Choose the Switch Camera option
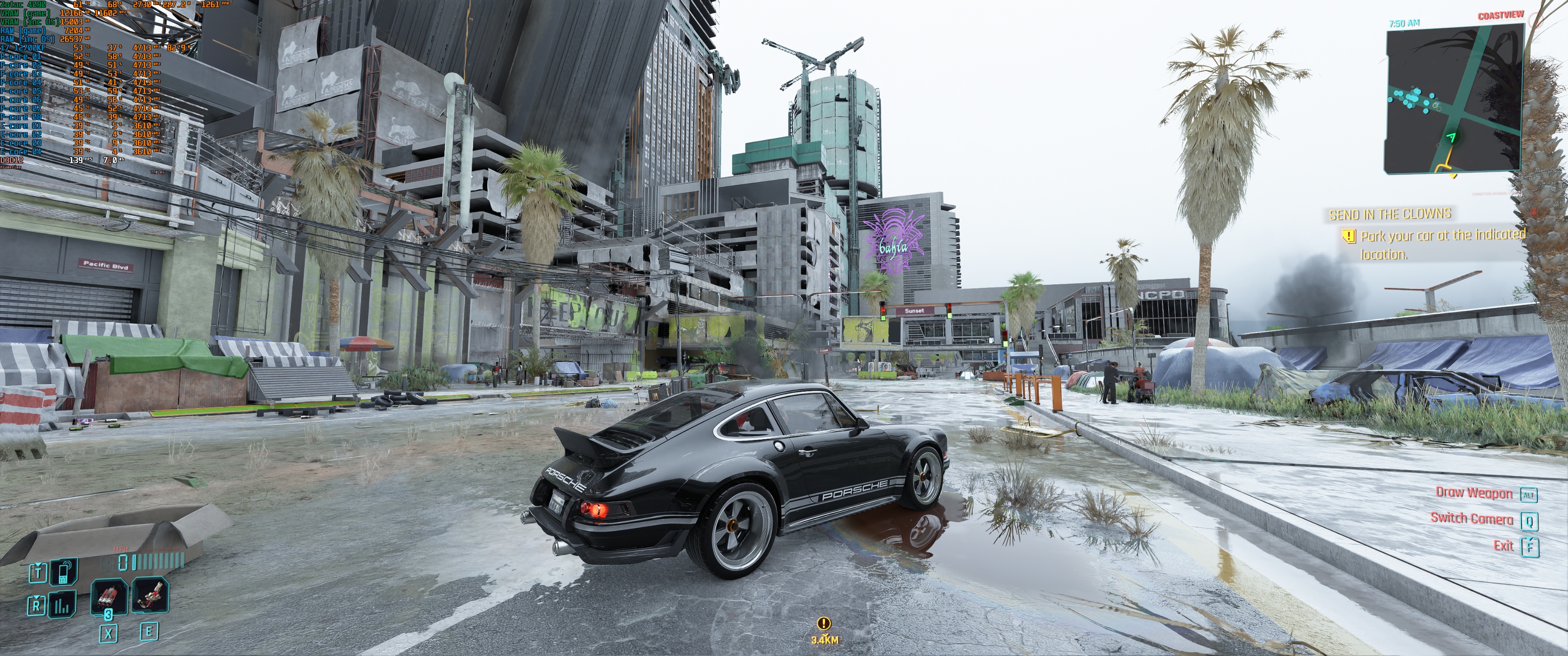 [x=1471, y=518]
